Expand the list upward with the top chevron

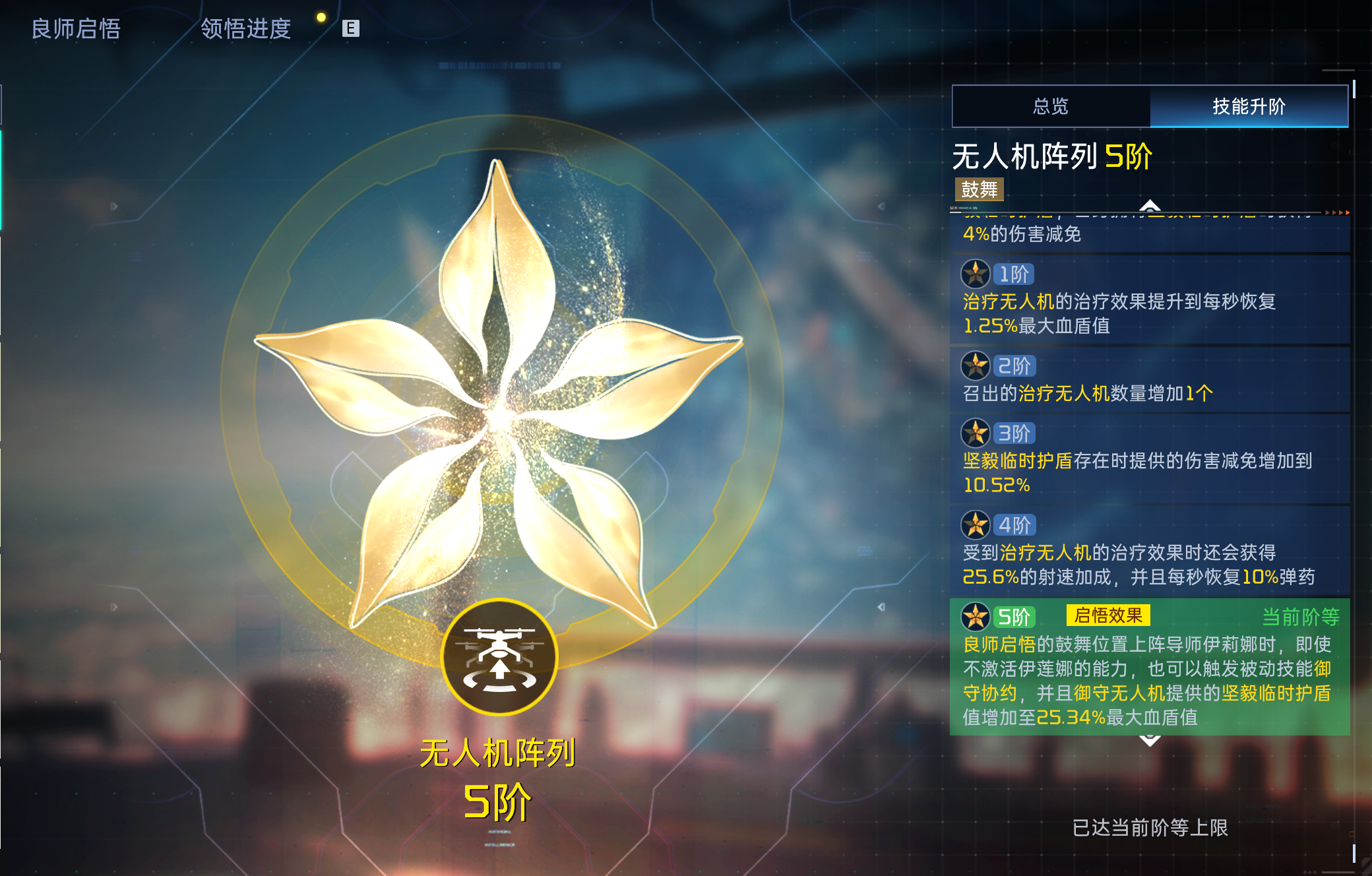tap(1150, 204)
